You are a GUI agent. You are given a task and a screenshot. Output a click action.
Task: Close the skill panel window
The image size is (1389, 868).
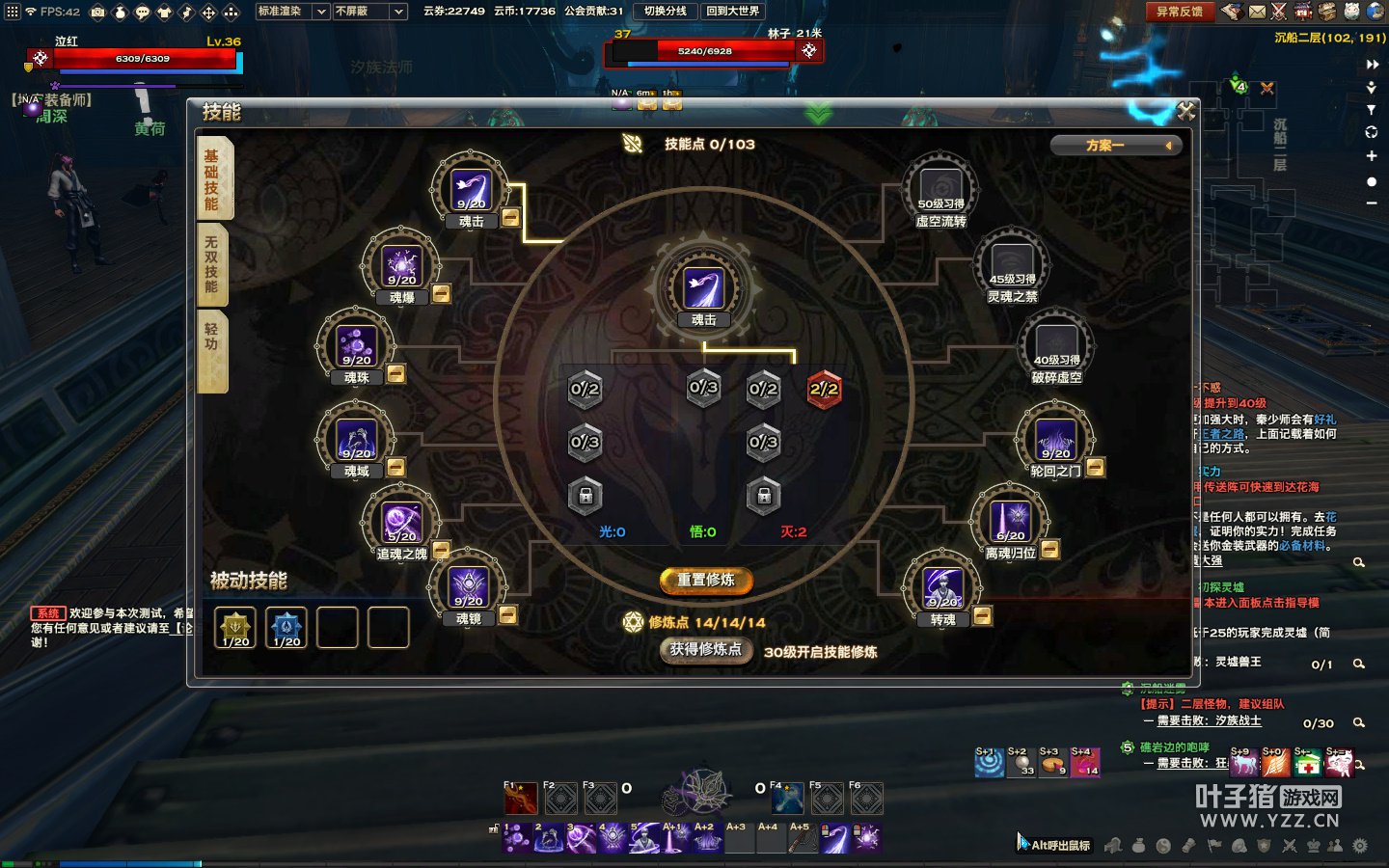[x=1185, y=112]
